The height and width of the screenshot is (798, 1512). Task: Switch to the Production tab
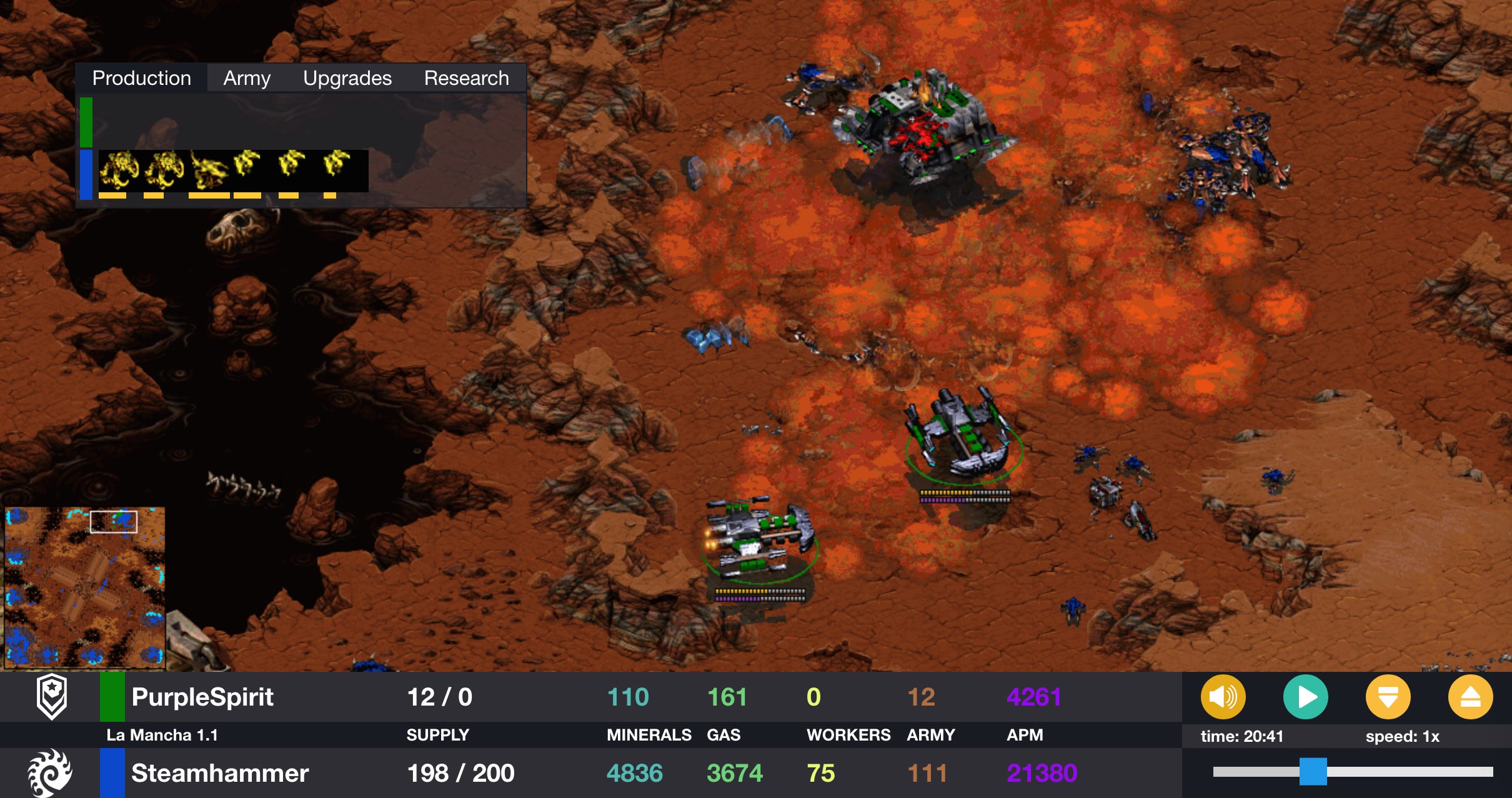click(142, 78)
